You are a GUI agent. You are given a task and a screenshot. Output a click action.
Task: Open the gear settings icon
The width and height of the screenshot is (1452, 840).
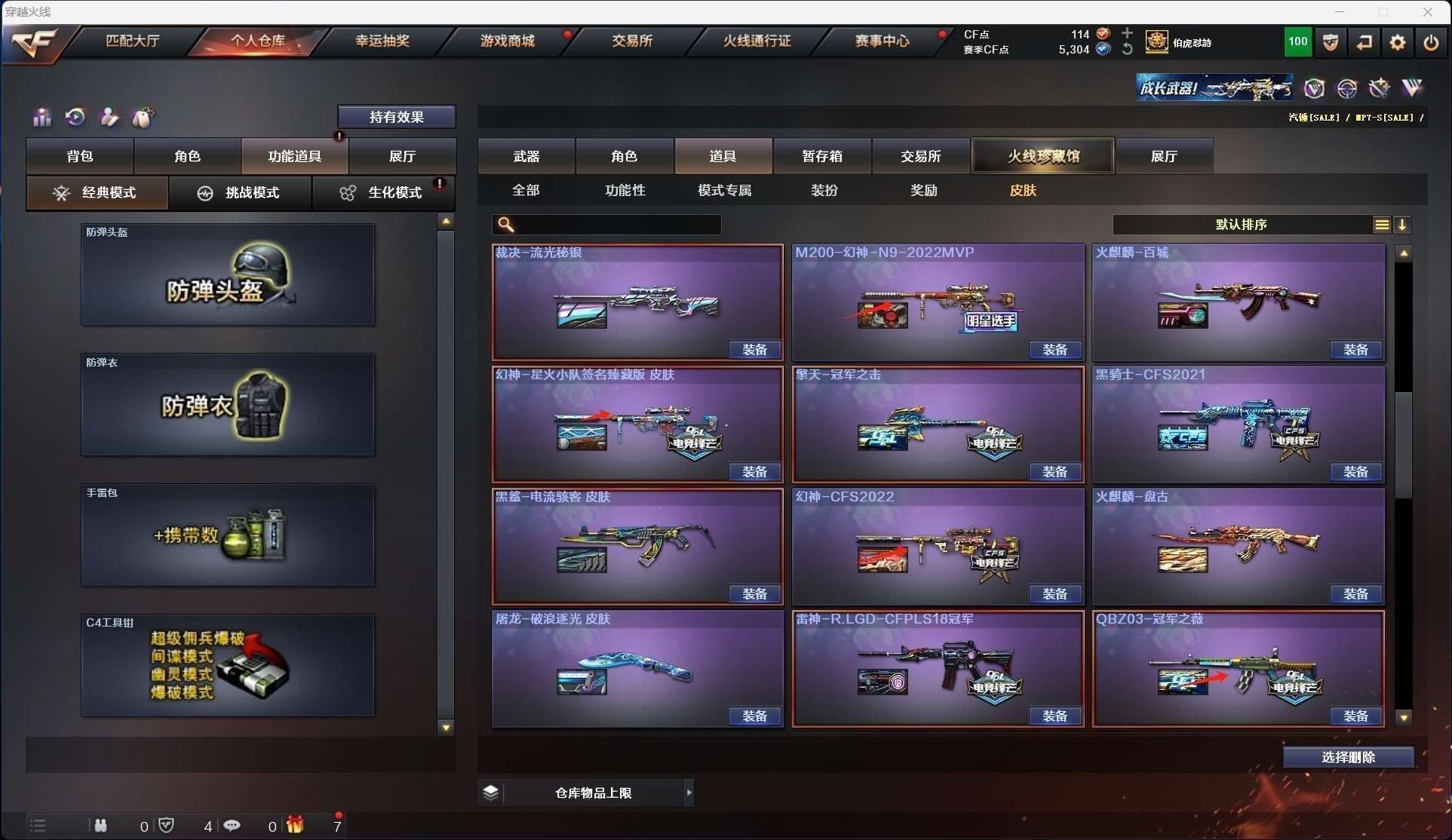click(x=1397, y=42)
